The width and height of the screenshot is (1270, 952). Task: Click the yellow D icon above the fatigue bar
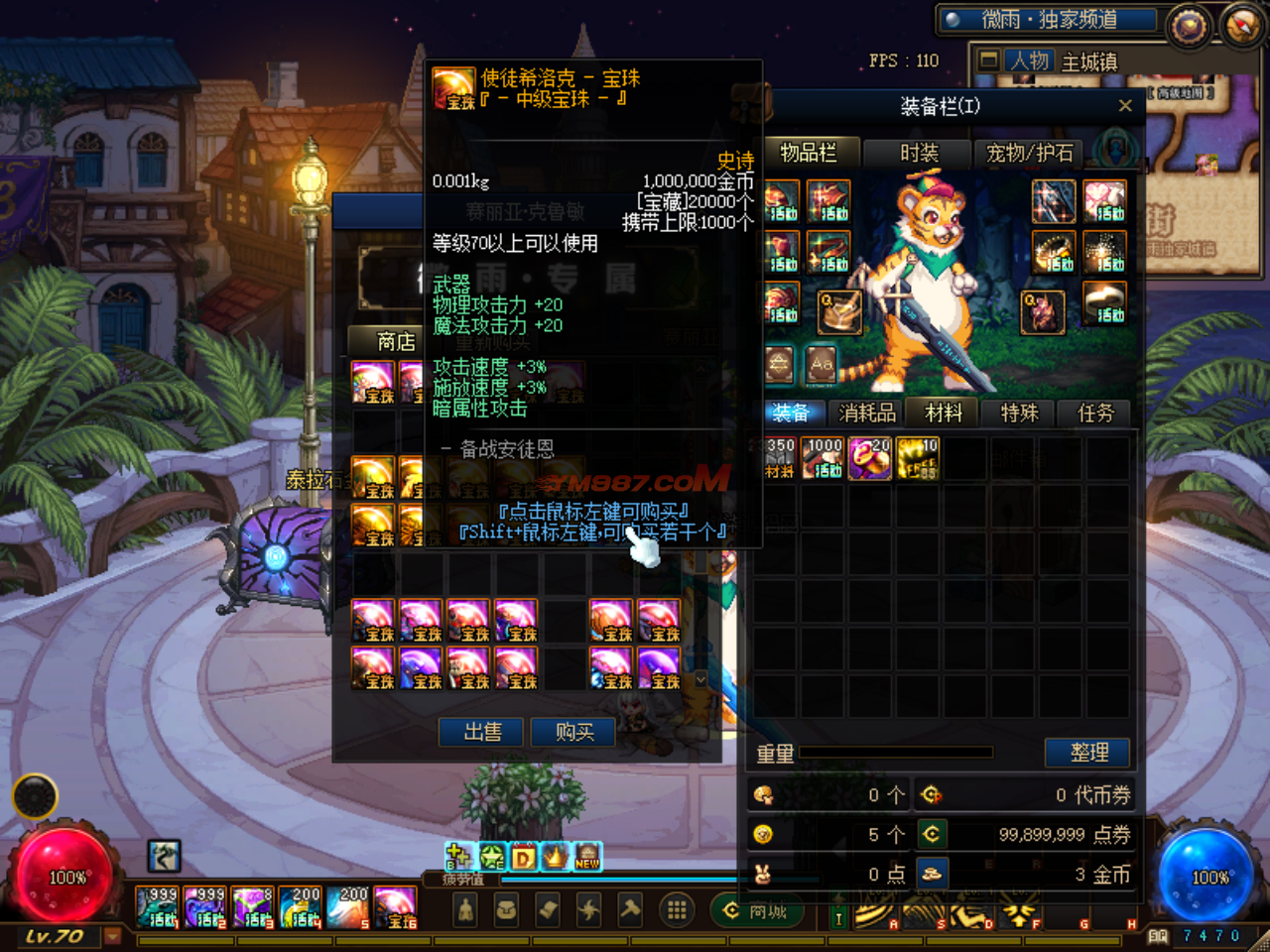(x=523, y=857)
